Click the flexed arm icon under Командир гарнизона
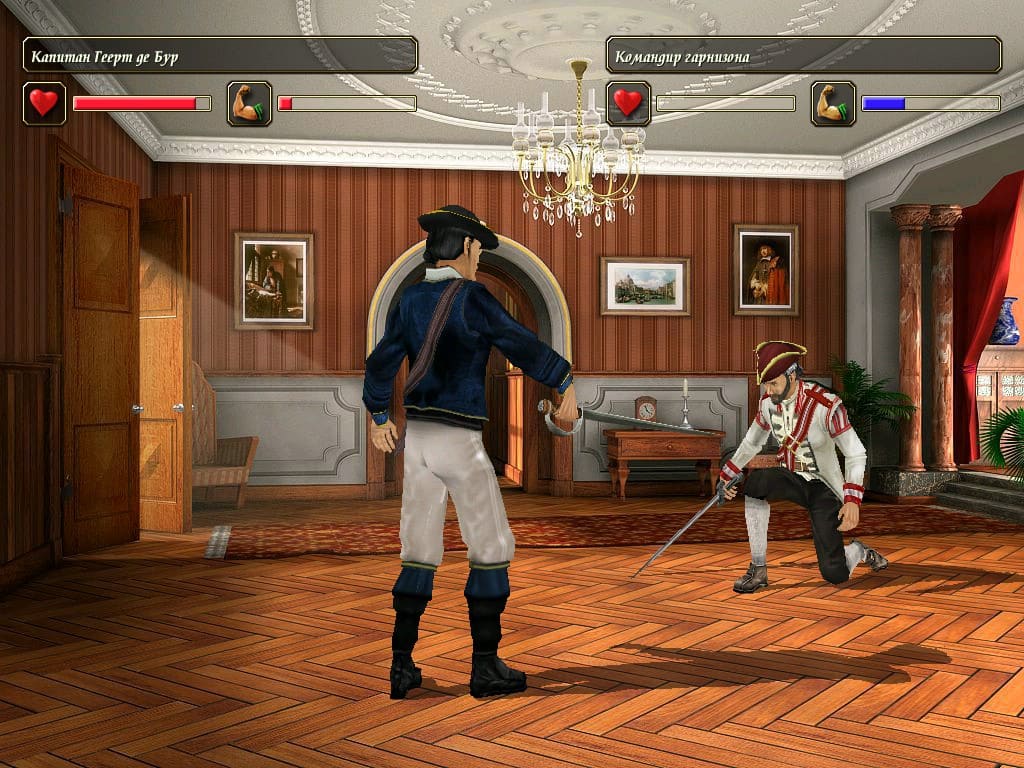Image resolution: width=1024 pixels, height=768 pixels. coord(833,103)
